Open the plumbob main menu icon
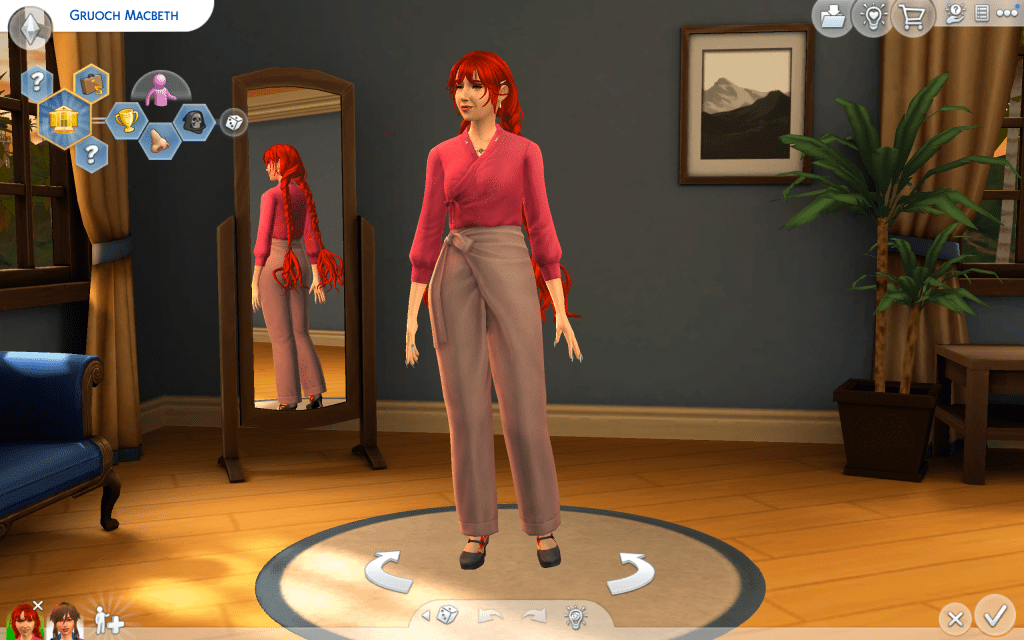The height and width of the screenshot is (640, 1024). coord(30,25)
